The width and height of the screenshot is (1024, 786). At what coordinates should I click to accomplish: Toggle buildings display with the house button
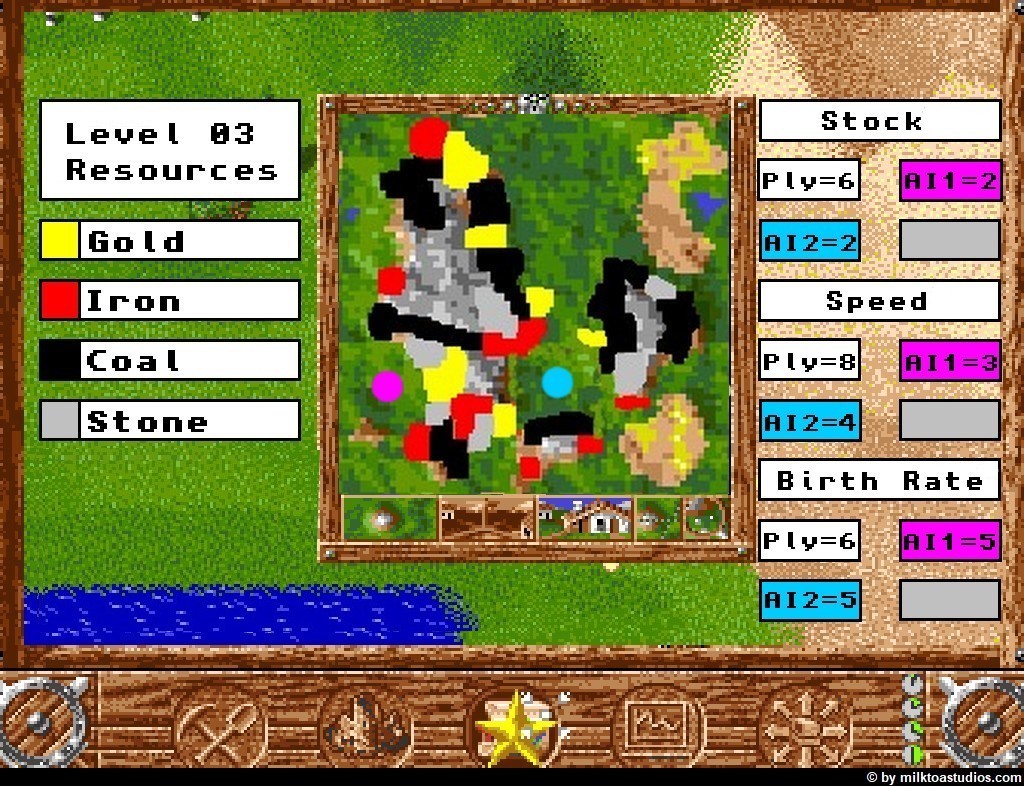point(585,518)
